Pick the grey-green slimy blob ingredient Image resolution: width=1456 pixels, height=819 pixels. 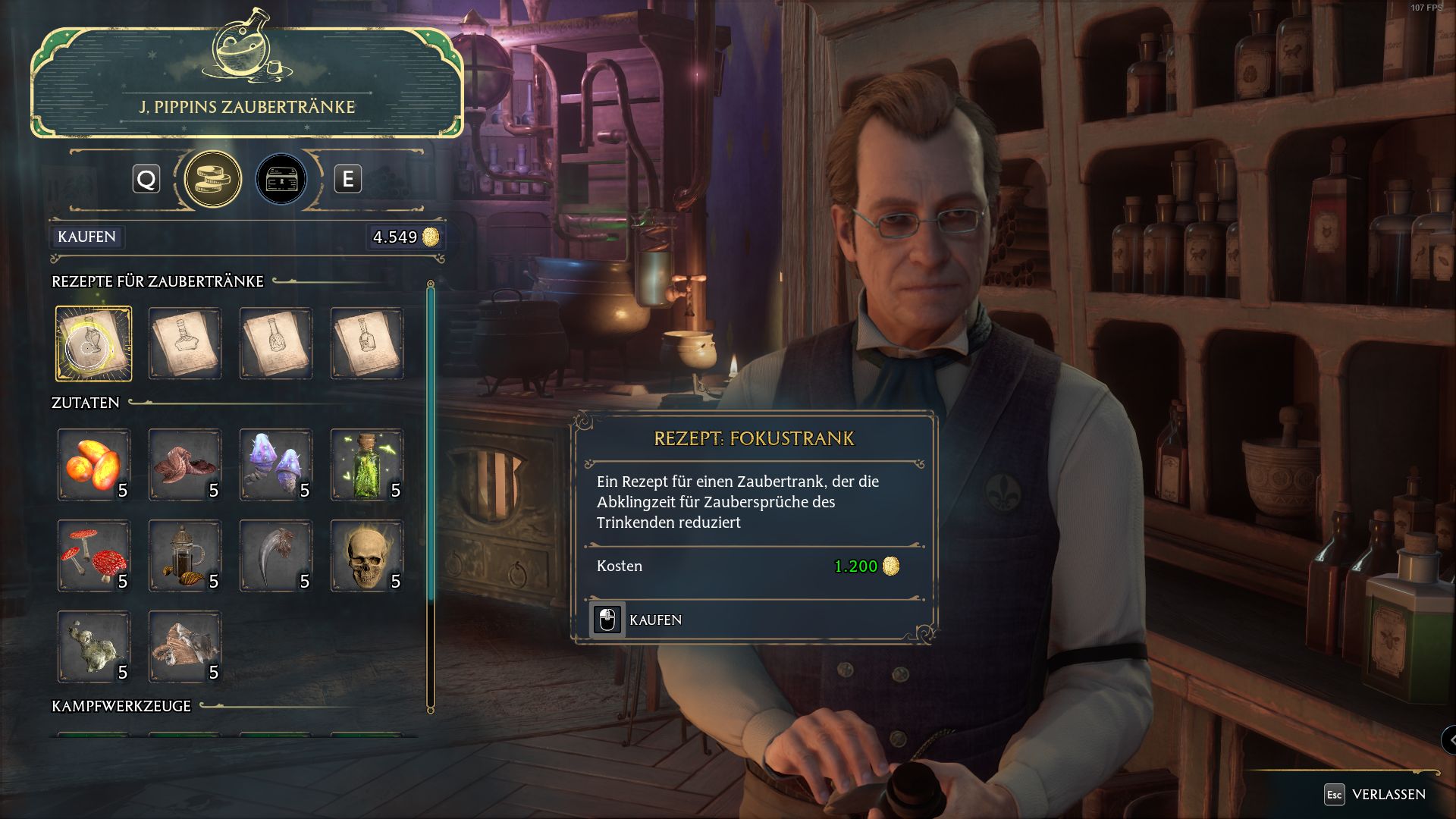coord(93,647)
